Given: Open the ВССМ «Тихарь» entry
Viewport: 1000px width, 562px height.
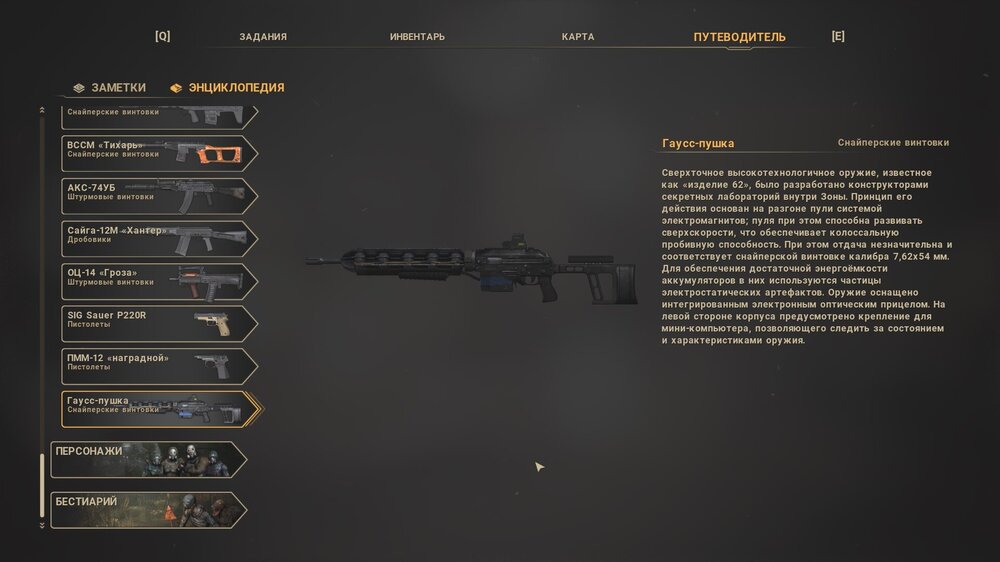Looking at the screenshot, I should 155,153.
